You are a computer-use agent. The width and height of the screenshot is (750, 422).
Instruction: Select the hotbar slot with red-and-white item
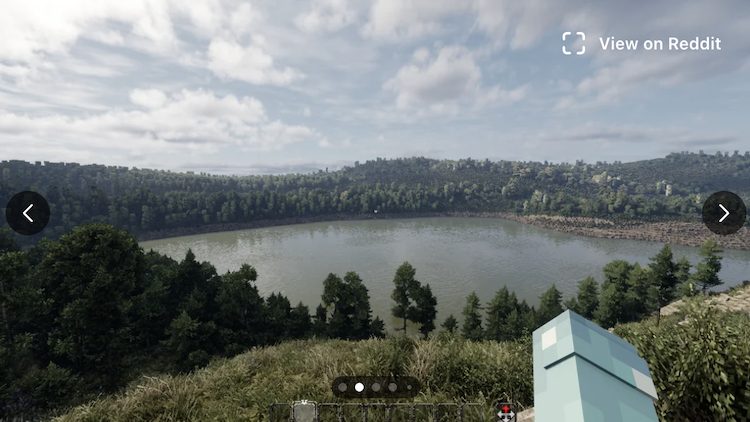[506, 411]
